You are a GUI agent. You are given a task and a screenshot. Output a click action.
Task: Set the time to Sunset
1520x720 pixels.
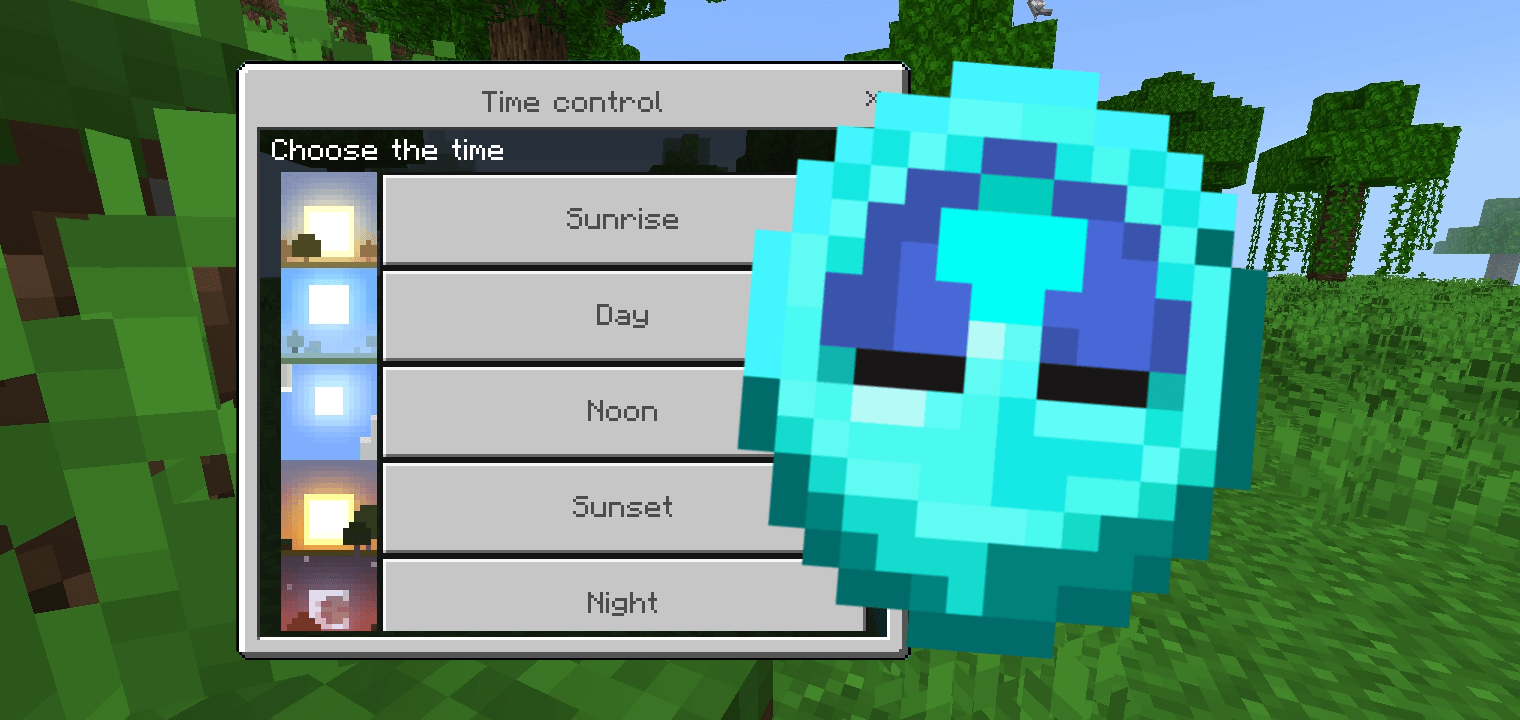[622, 507]
